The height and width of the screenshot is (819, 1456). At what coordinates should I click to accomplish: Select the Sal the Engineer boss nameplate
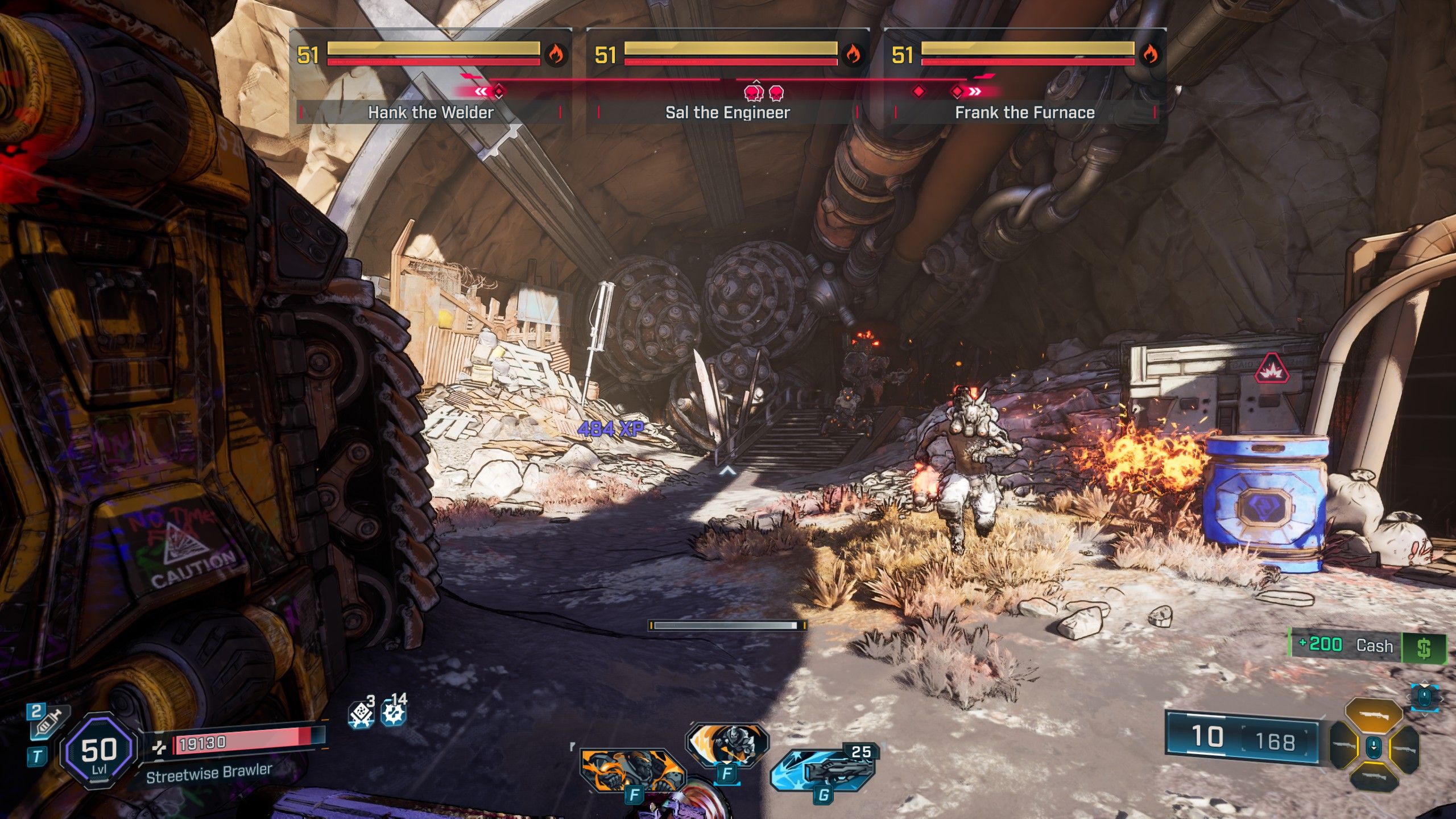[x=727, y=112]
